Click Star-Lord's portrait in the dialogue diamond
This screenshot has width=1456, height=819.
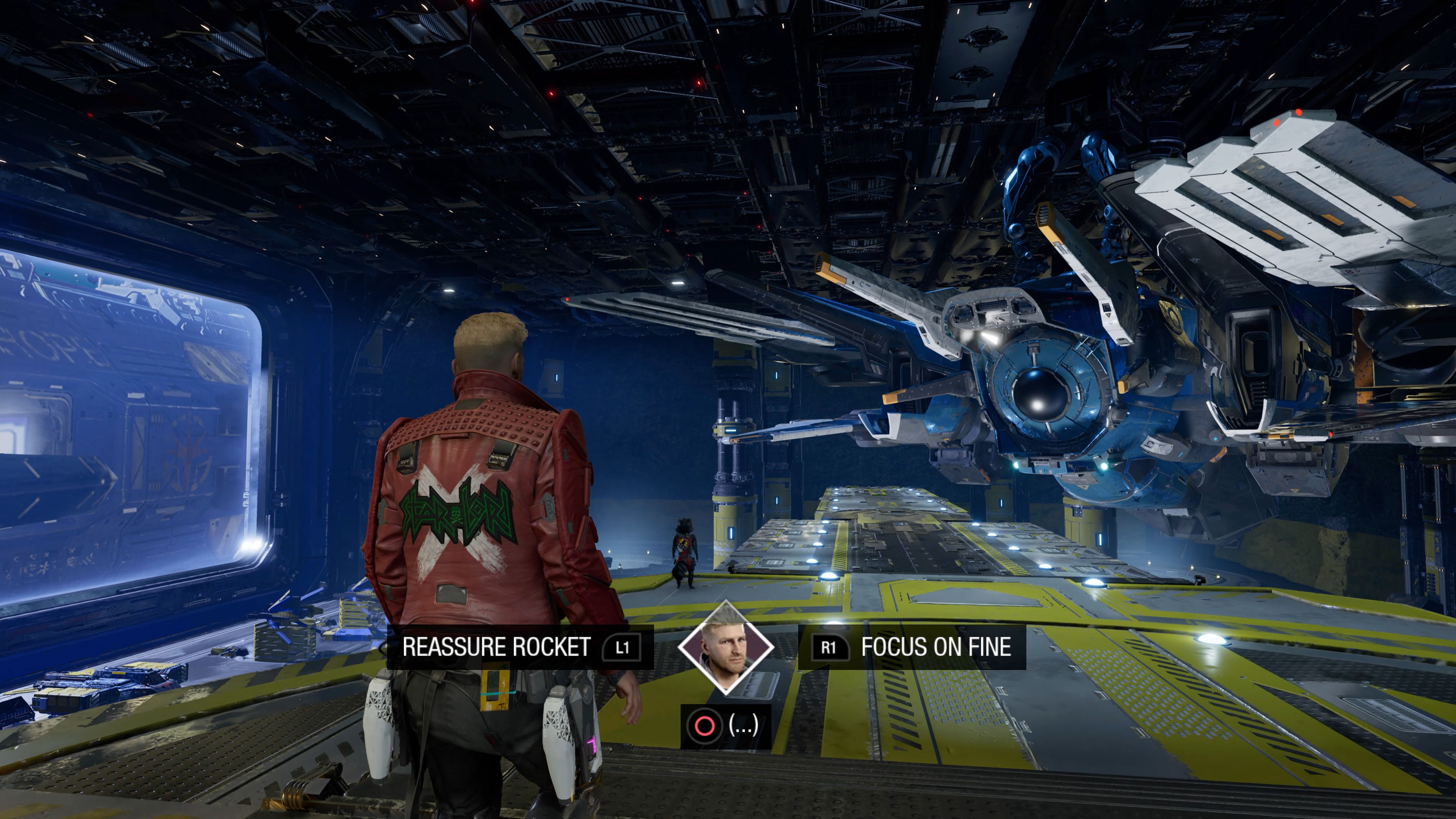[x=726, y=648]
